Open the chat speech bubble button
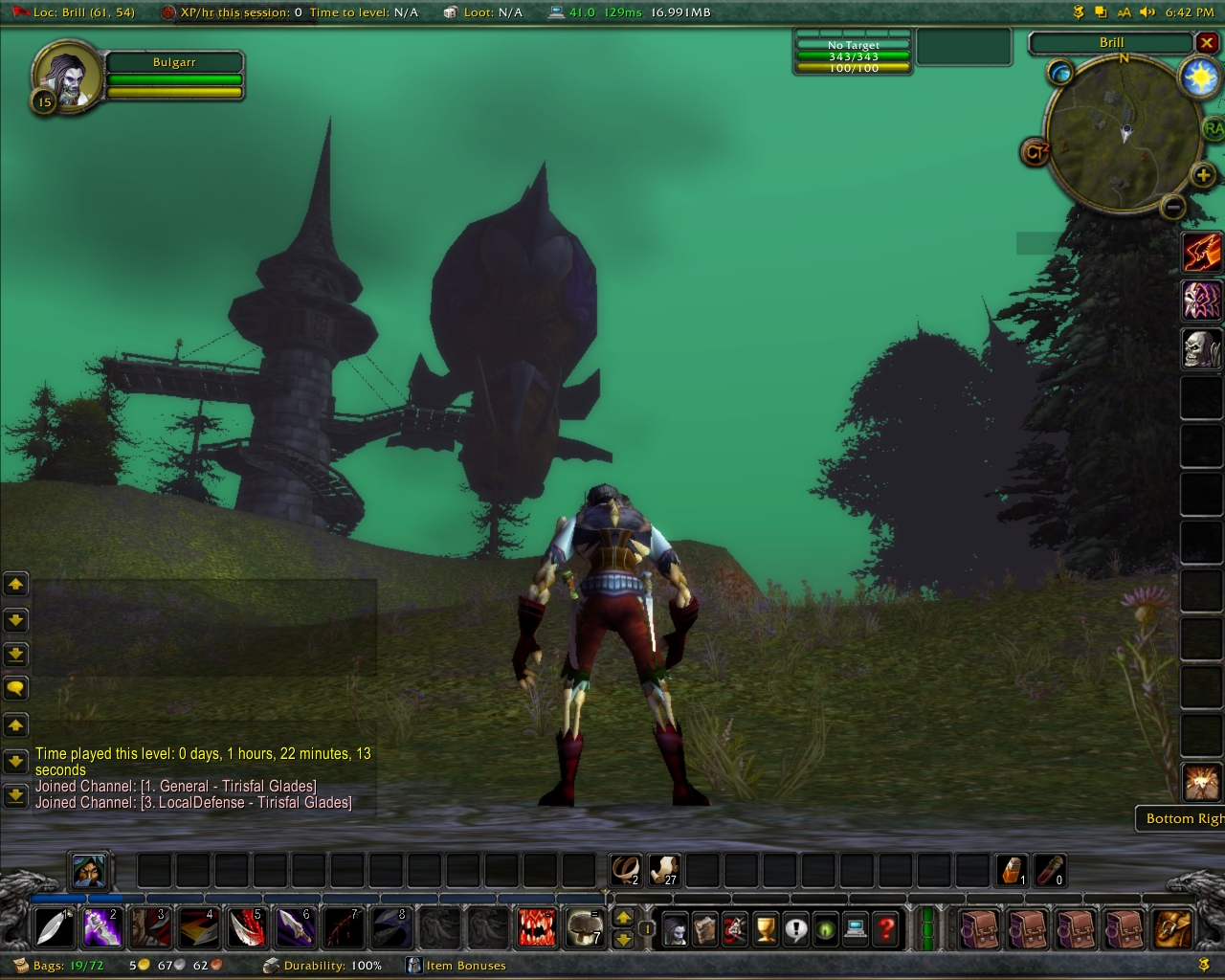Image resolution: width=1225 pixels, height=980 pixels. (x=16, y=688)
